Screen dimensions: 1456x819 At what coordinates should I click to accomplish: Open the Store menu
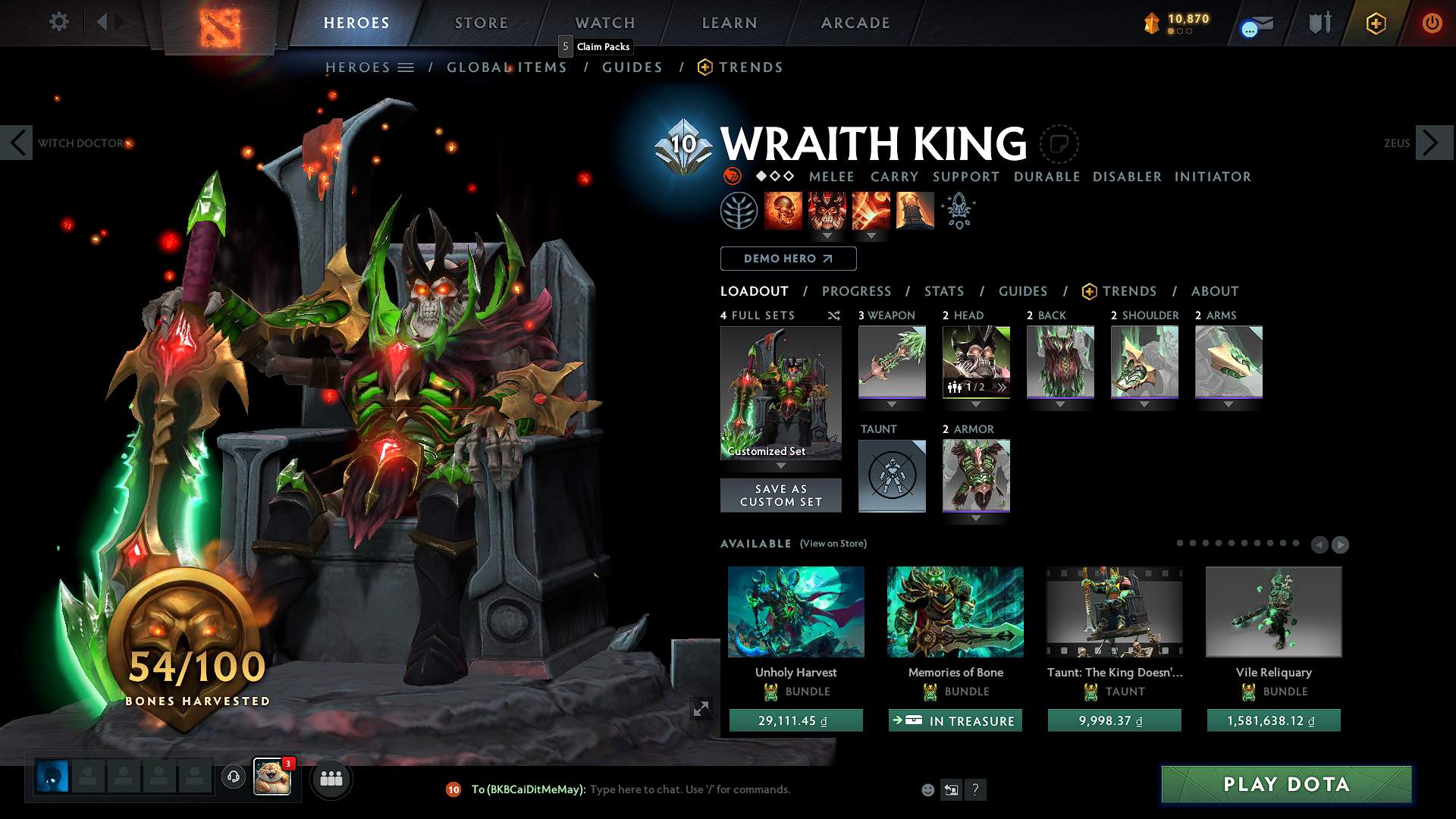pyautogui.click(x=482, y=23)
